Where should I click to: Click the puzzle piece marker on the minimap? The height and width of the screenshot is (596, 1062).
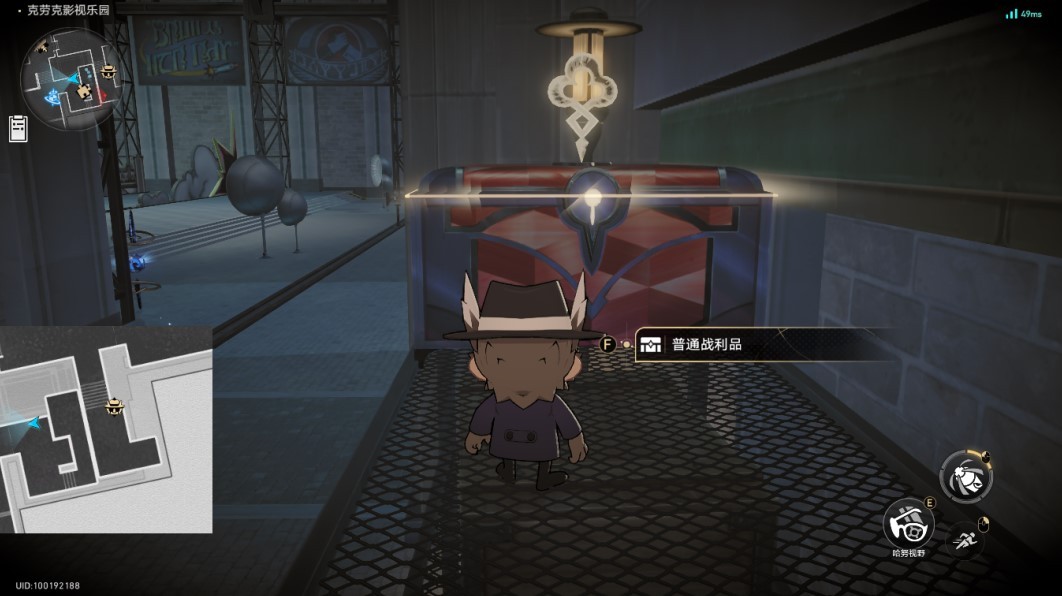83,92
